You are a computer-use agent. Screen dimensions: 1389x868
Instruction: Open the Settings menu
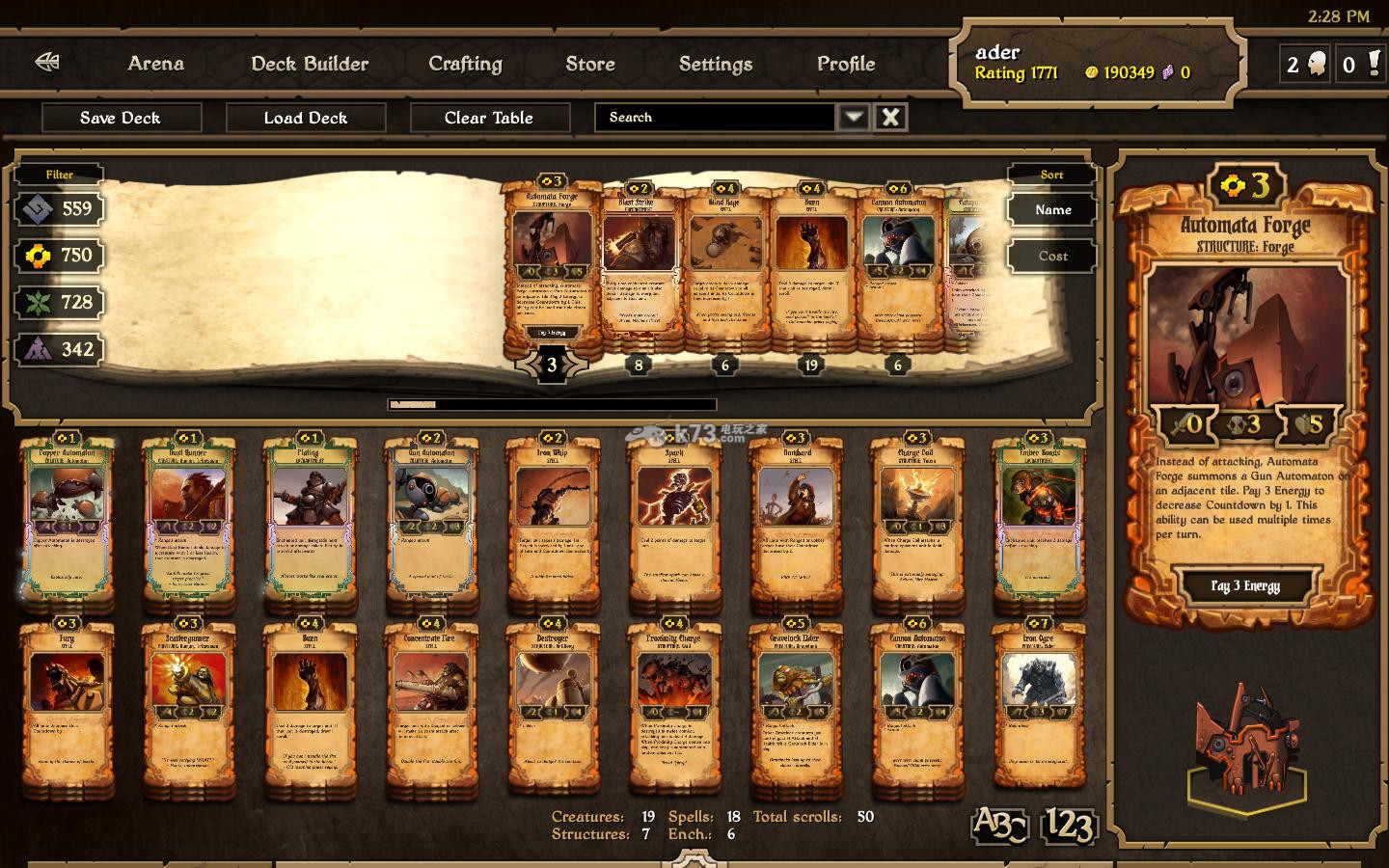[715, 64]
